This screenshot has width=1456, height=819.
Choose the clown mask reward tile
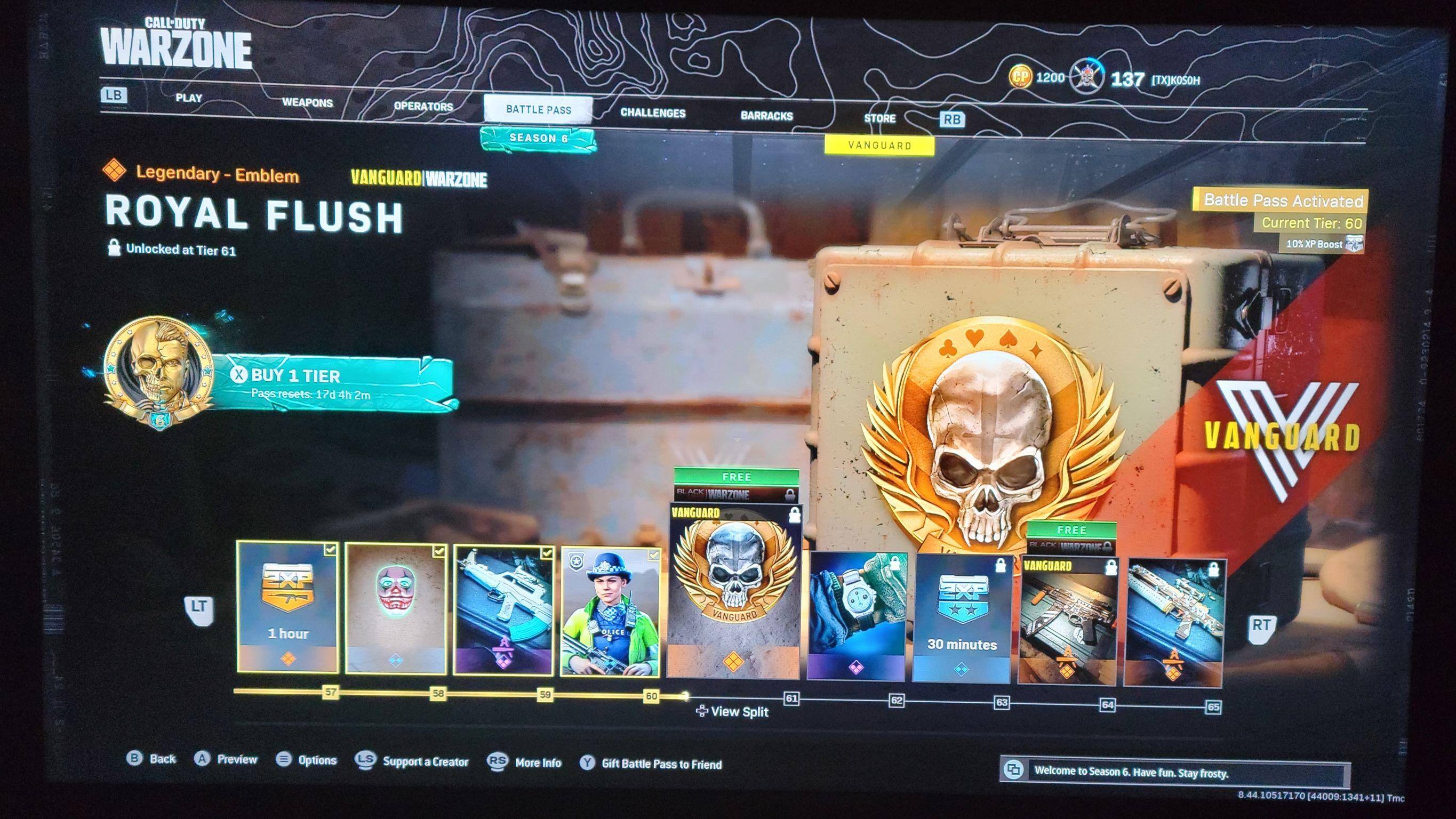[396, 609]
